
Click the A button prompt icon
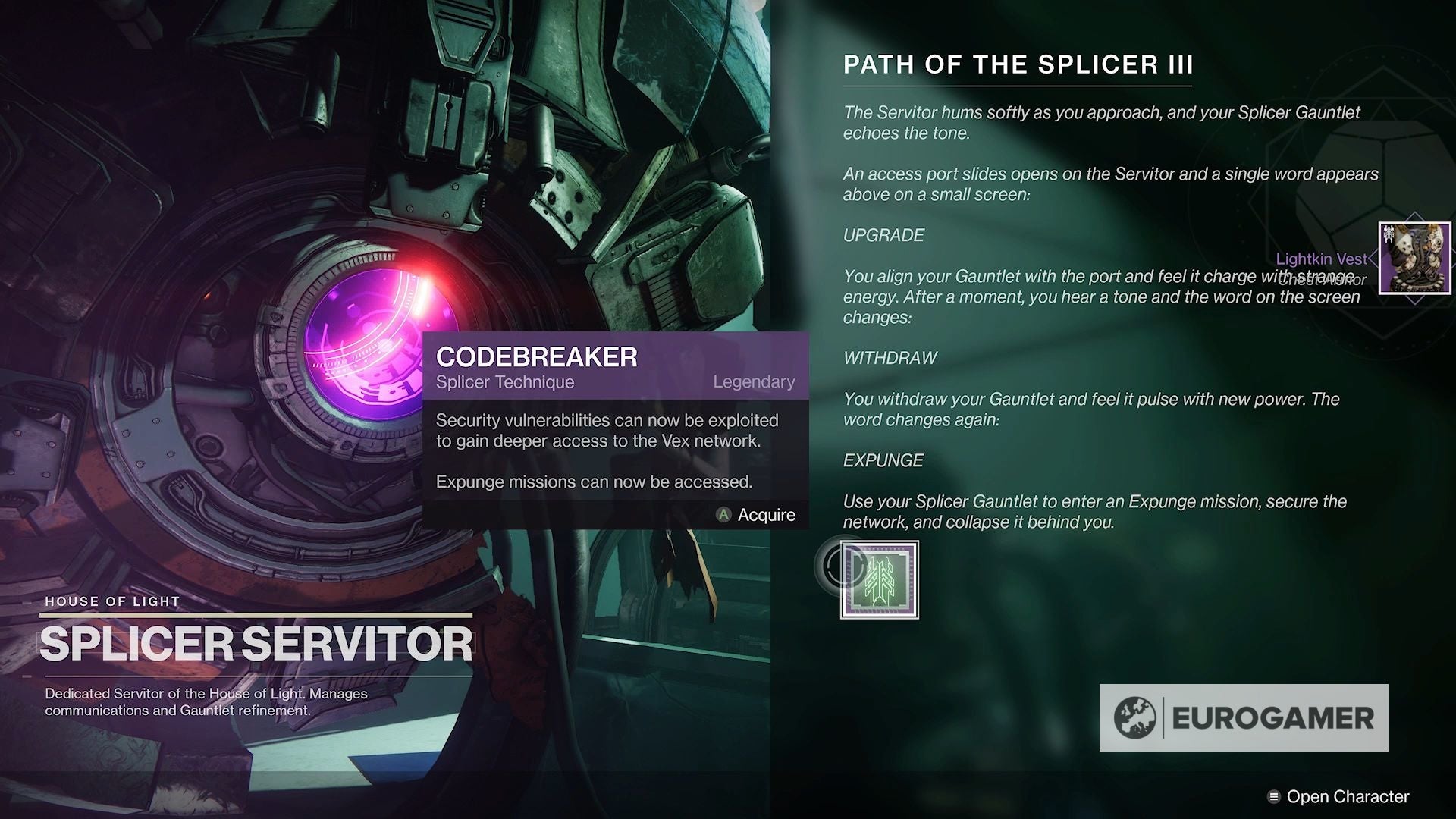point(723,515)
